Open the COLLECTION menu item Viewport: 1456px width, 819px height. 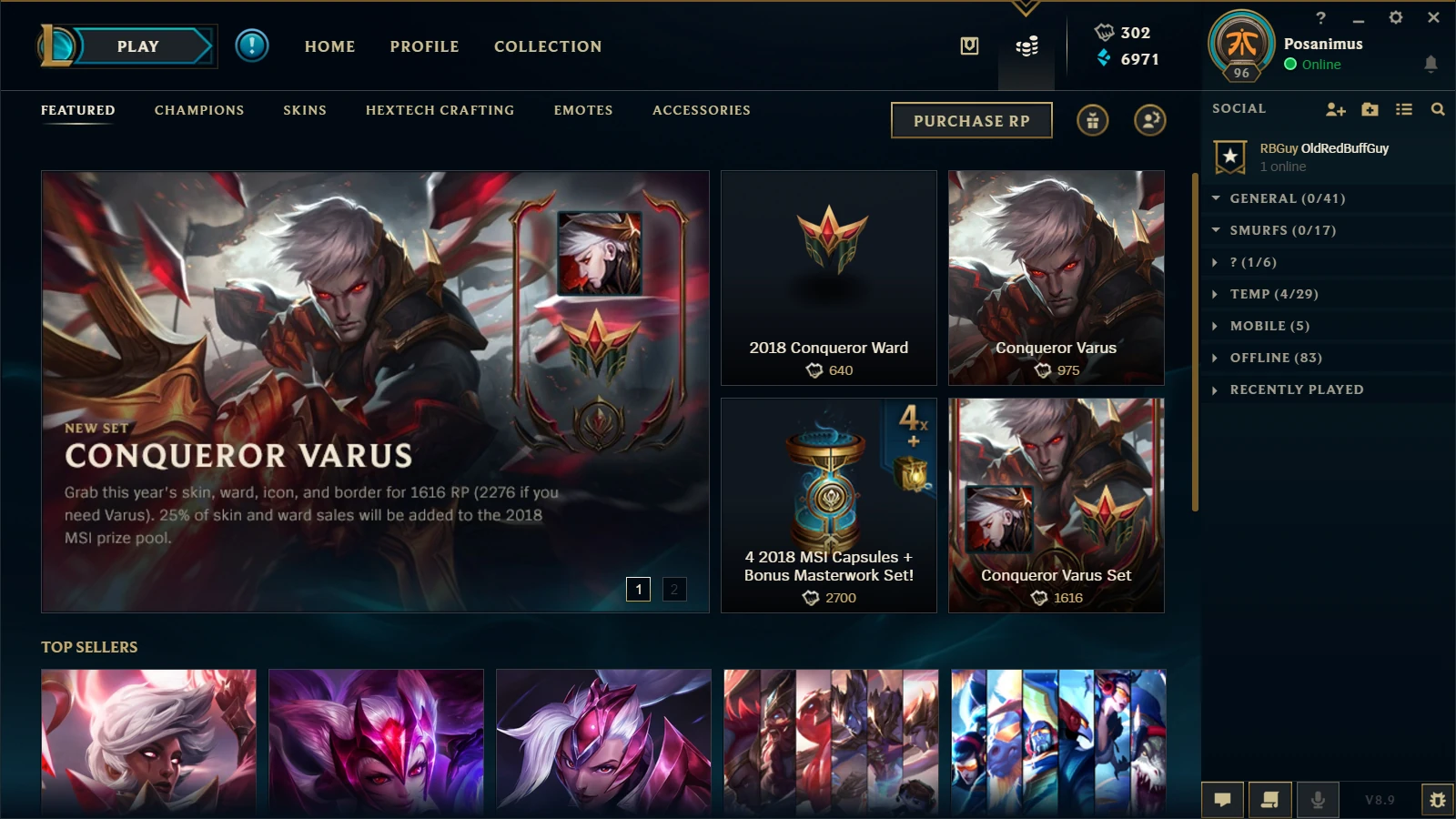coord(547,45)
